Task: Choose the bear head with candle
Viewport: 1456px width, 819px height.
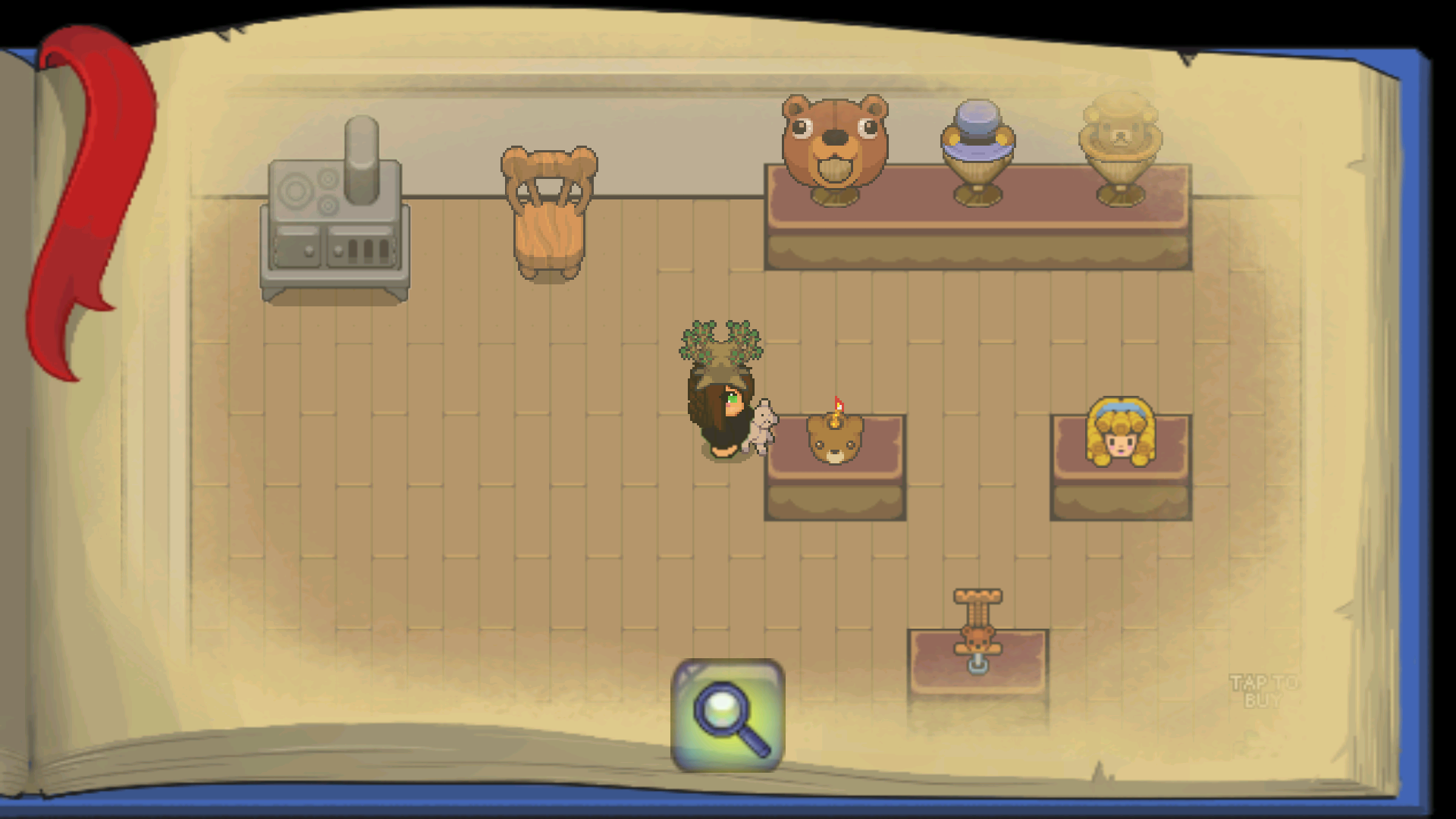Action: tap(834, 436)
